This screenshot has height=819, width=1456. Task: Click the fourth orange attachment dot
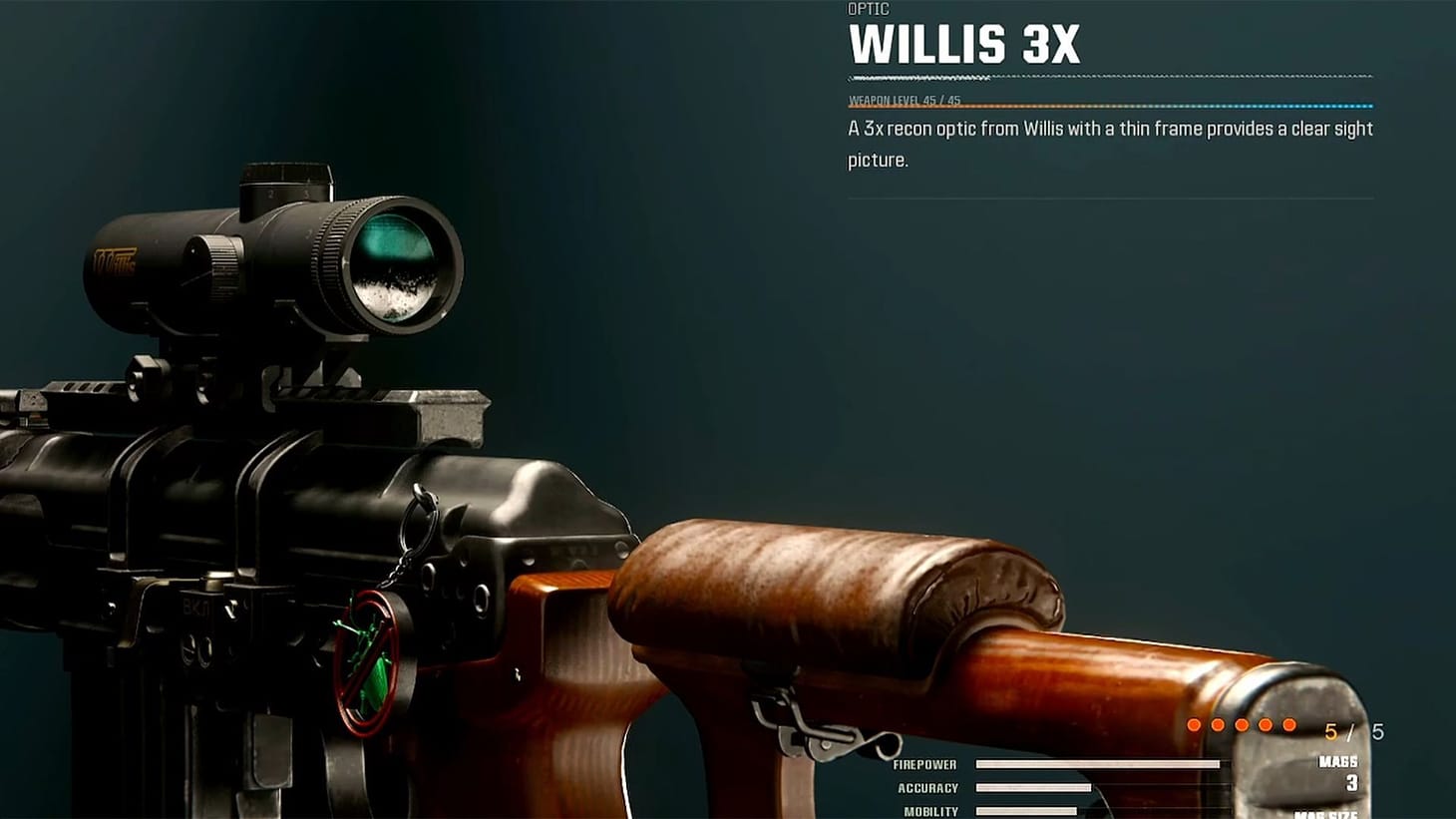coord(1266,725)
